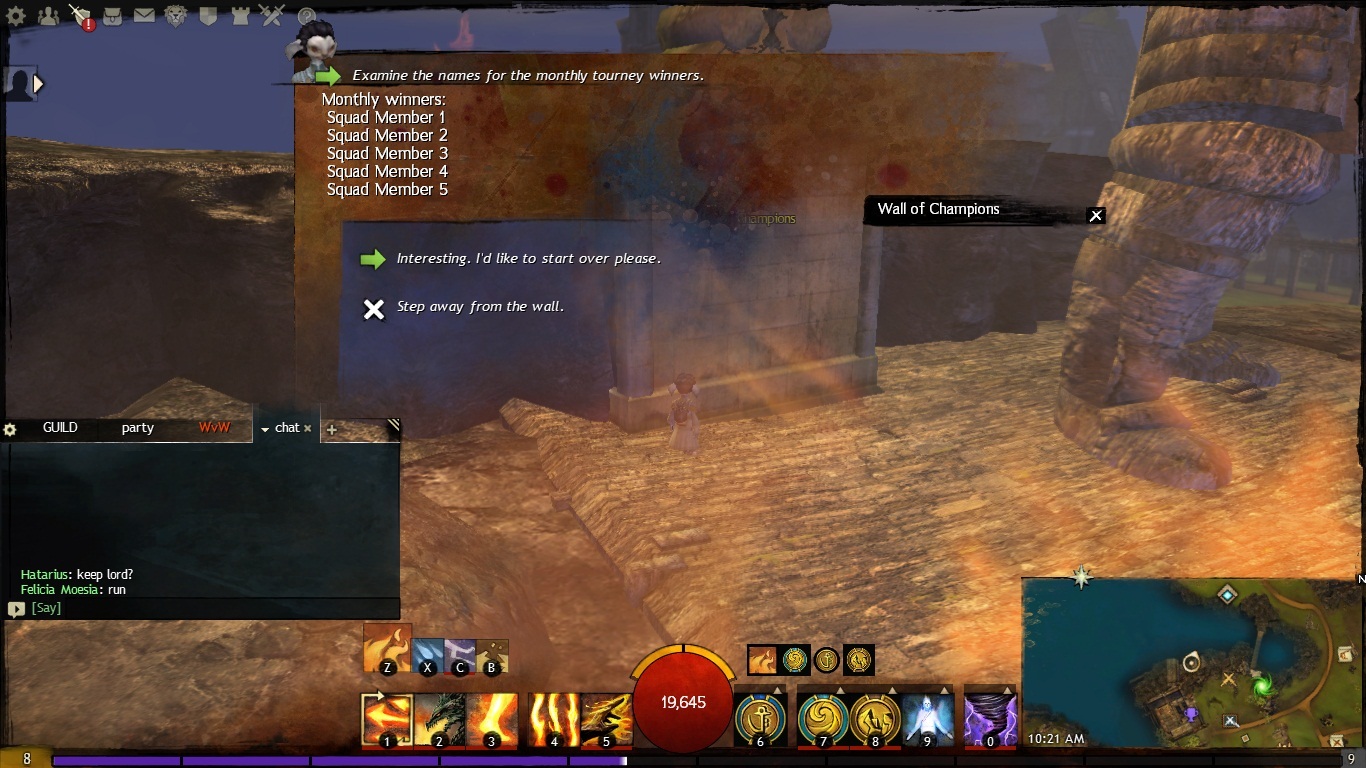Switch to the WvW chat tab
Viewport: 1366px width, 768px height.
pos(214,428)
